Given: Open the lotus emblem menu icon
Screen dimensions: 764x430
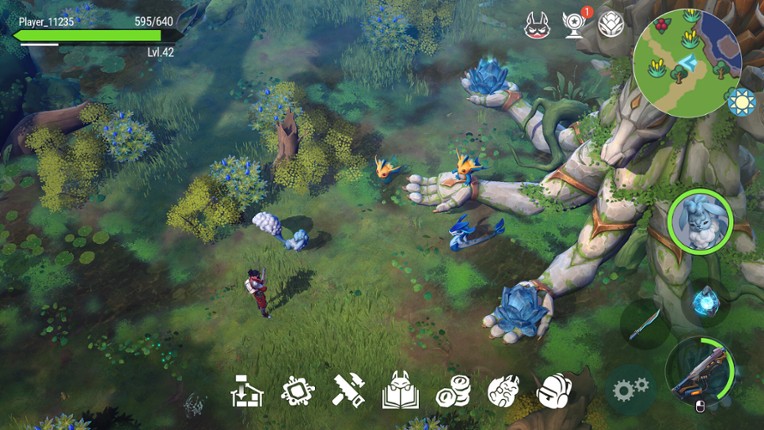Looking at the screenshot, I should point(611,24).
